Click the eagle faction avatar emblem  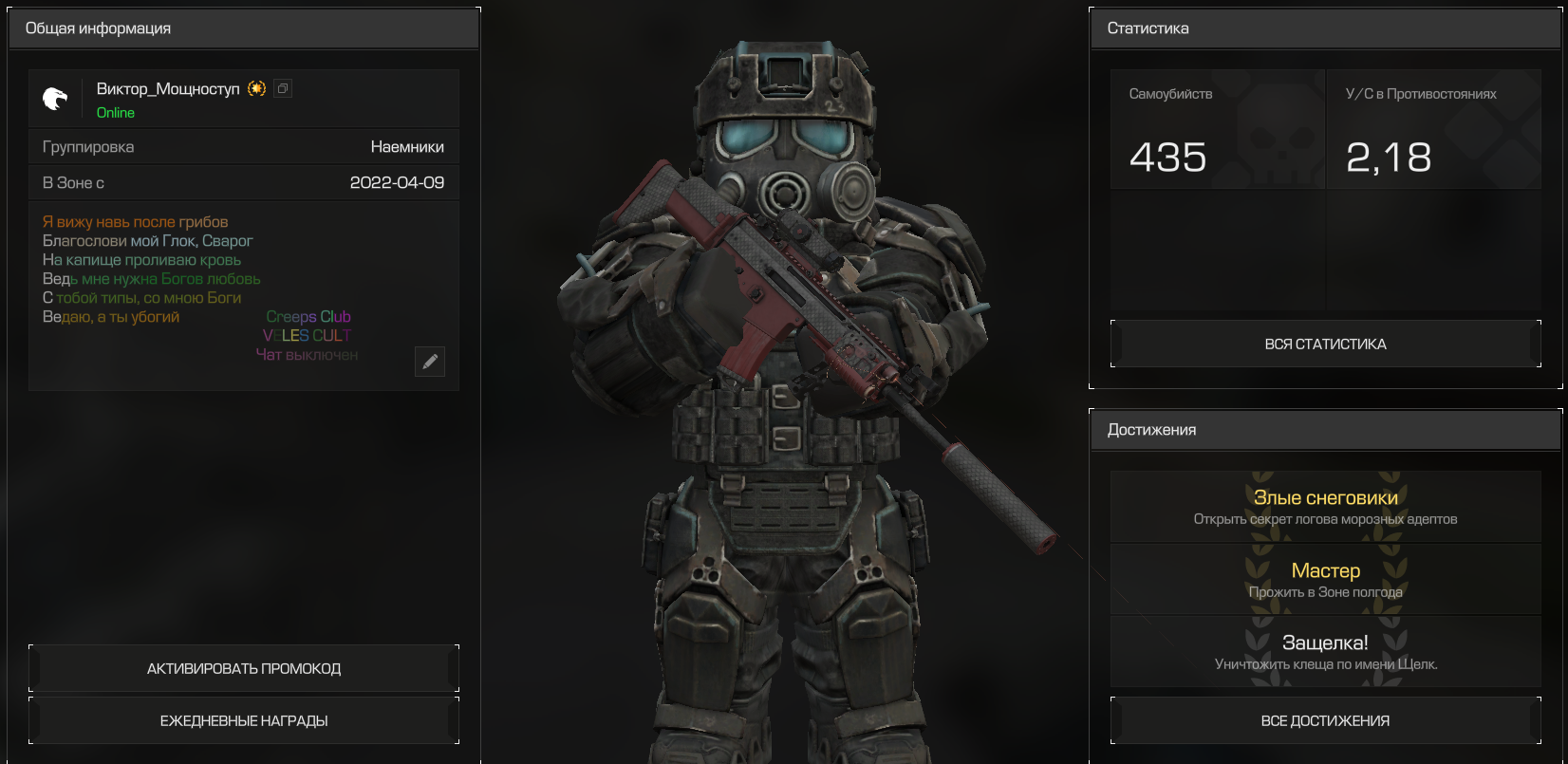pos(56,98)
